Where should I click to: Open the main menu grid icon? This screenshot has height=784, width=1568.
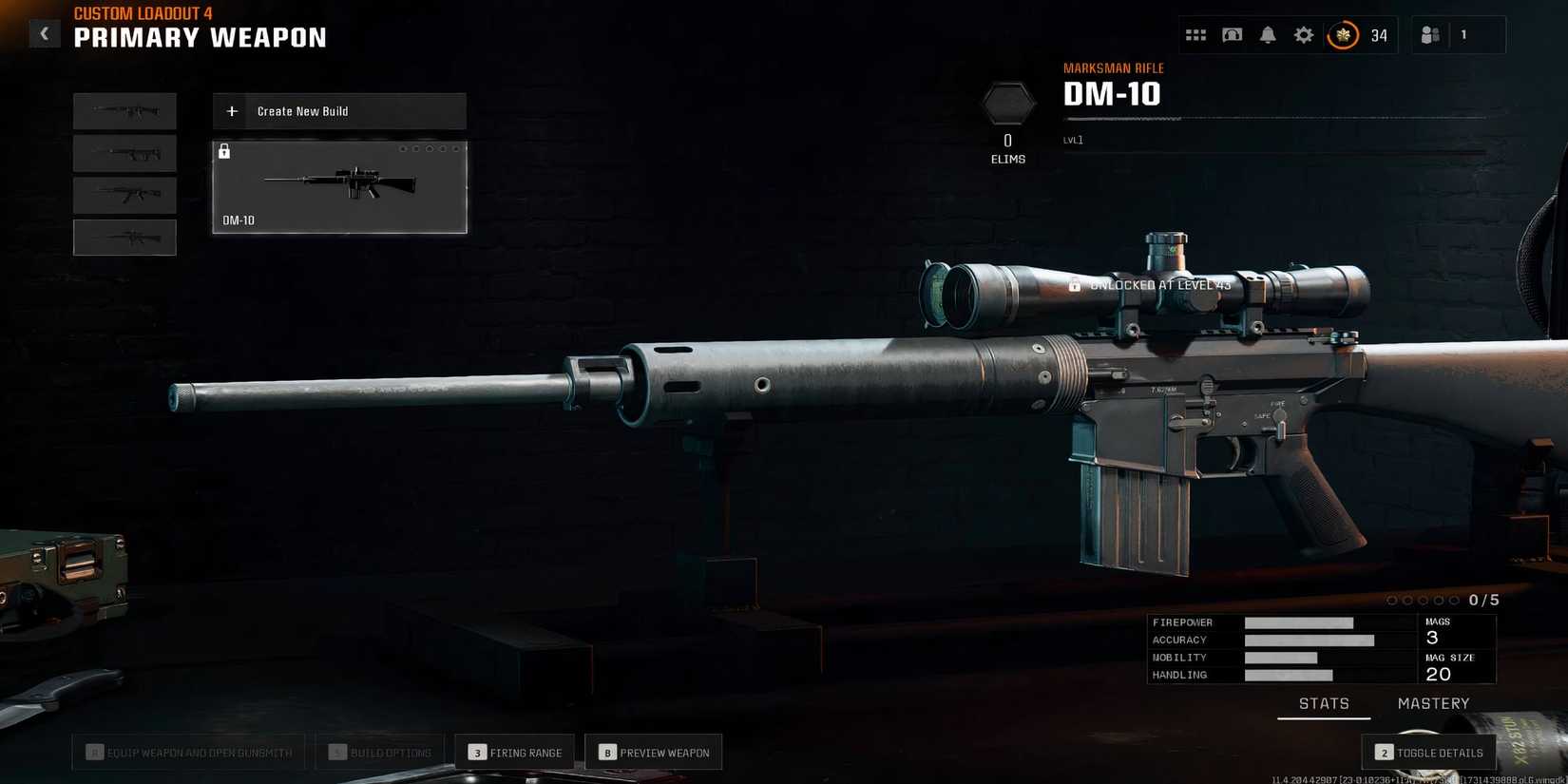click(1195, 34)
